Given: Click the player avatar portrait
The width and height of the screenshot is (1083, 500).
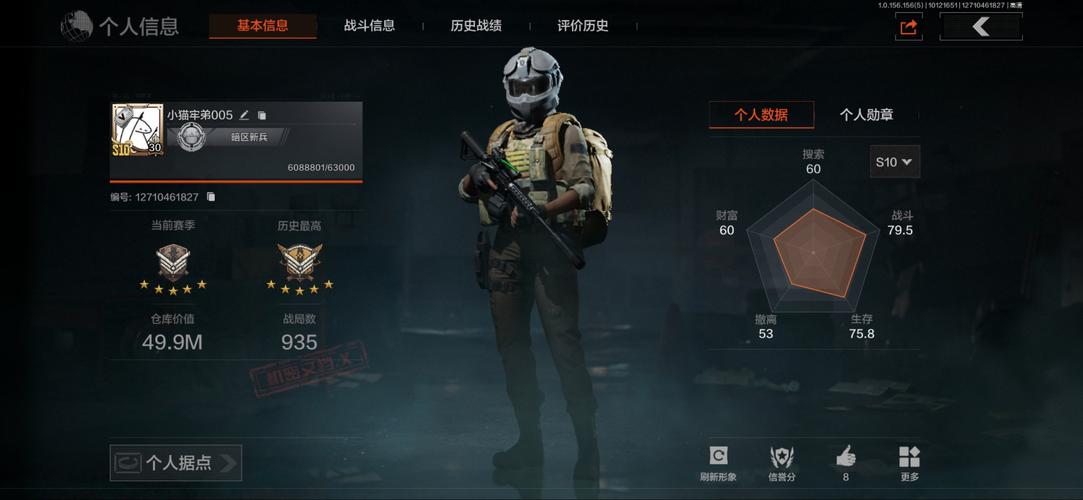Looking at the screenshot, I should pyautogui.click(x=137, y=129).
